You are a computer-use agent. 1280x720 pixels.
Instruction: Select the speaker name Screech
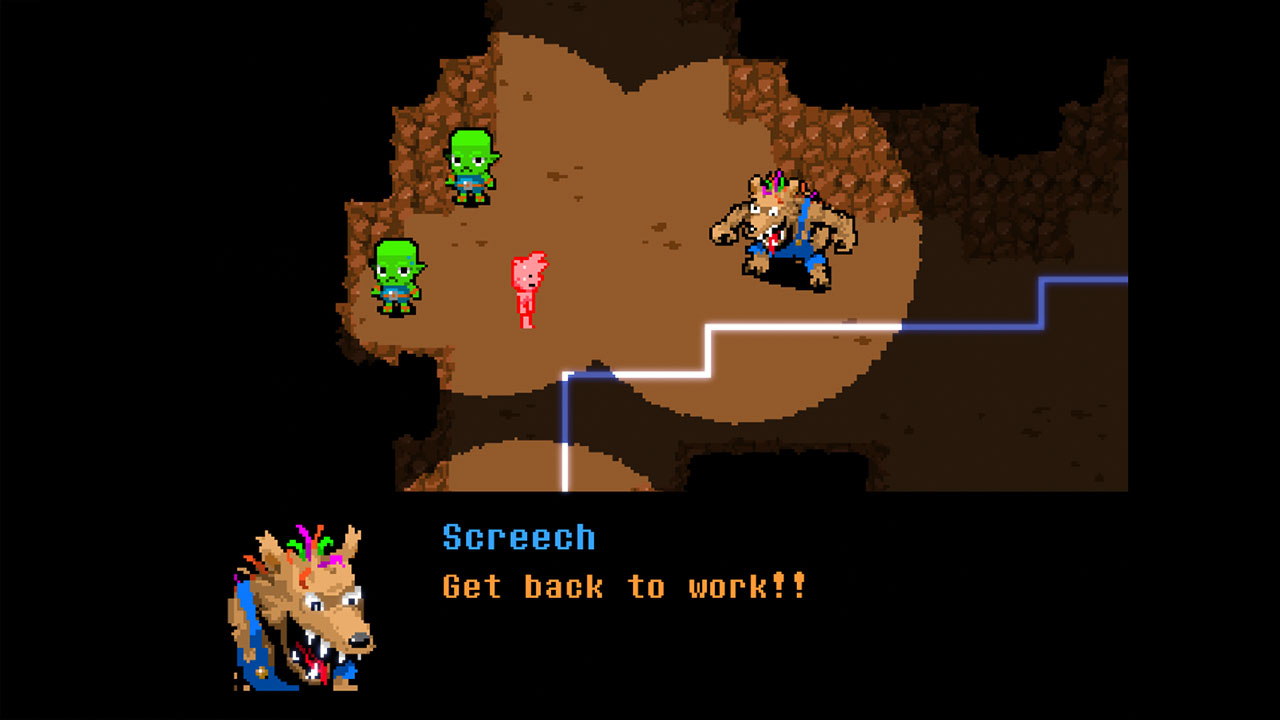pos(518,537)
